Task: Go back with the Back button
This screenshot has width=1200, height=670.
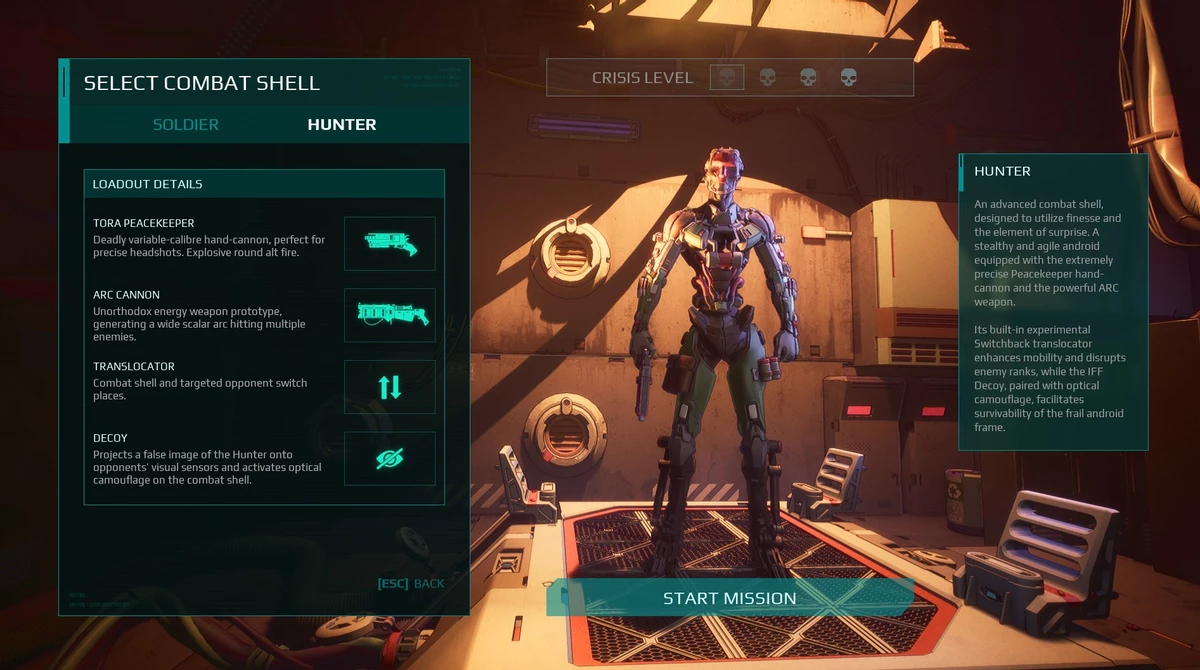Action: [x=411, y=584]
